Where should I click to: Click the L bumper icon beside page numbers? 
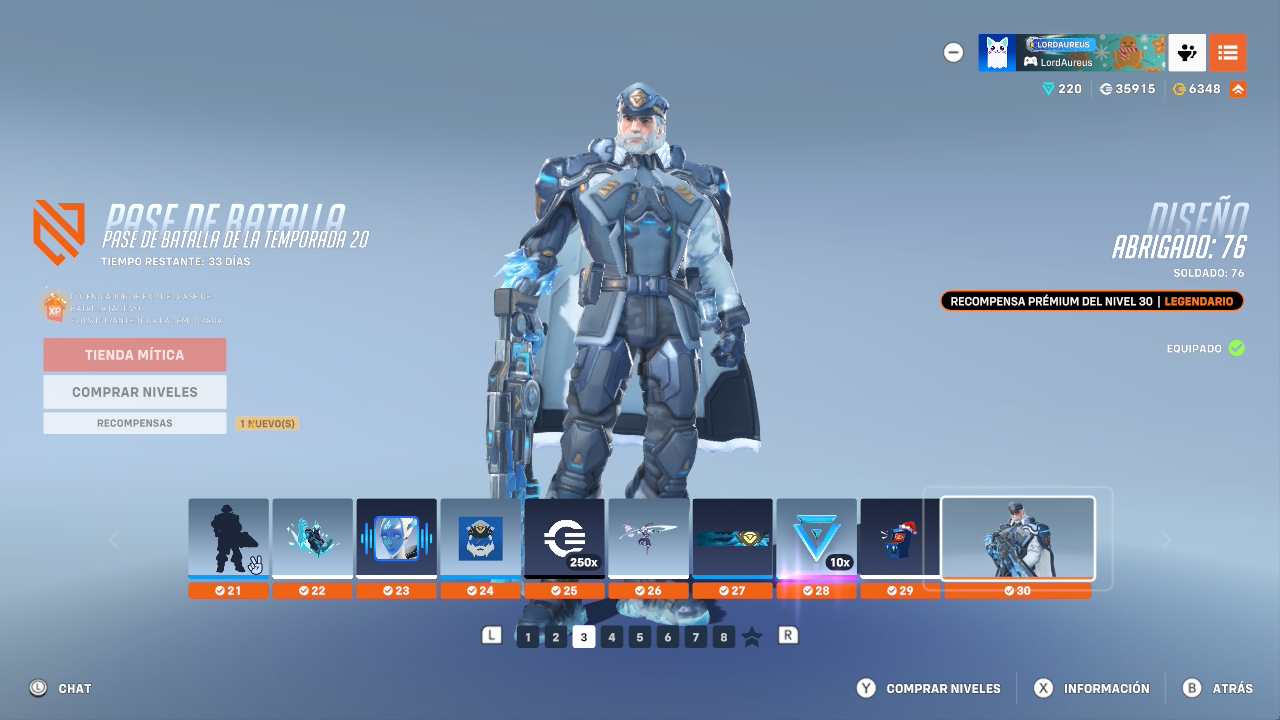tap(491, 636)
